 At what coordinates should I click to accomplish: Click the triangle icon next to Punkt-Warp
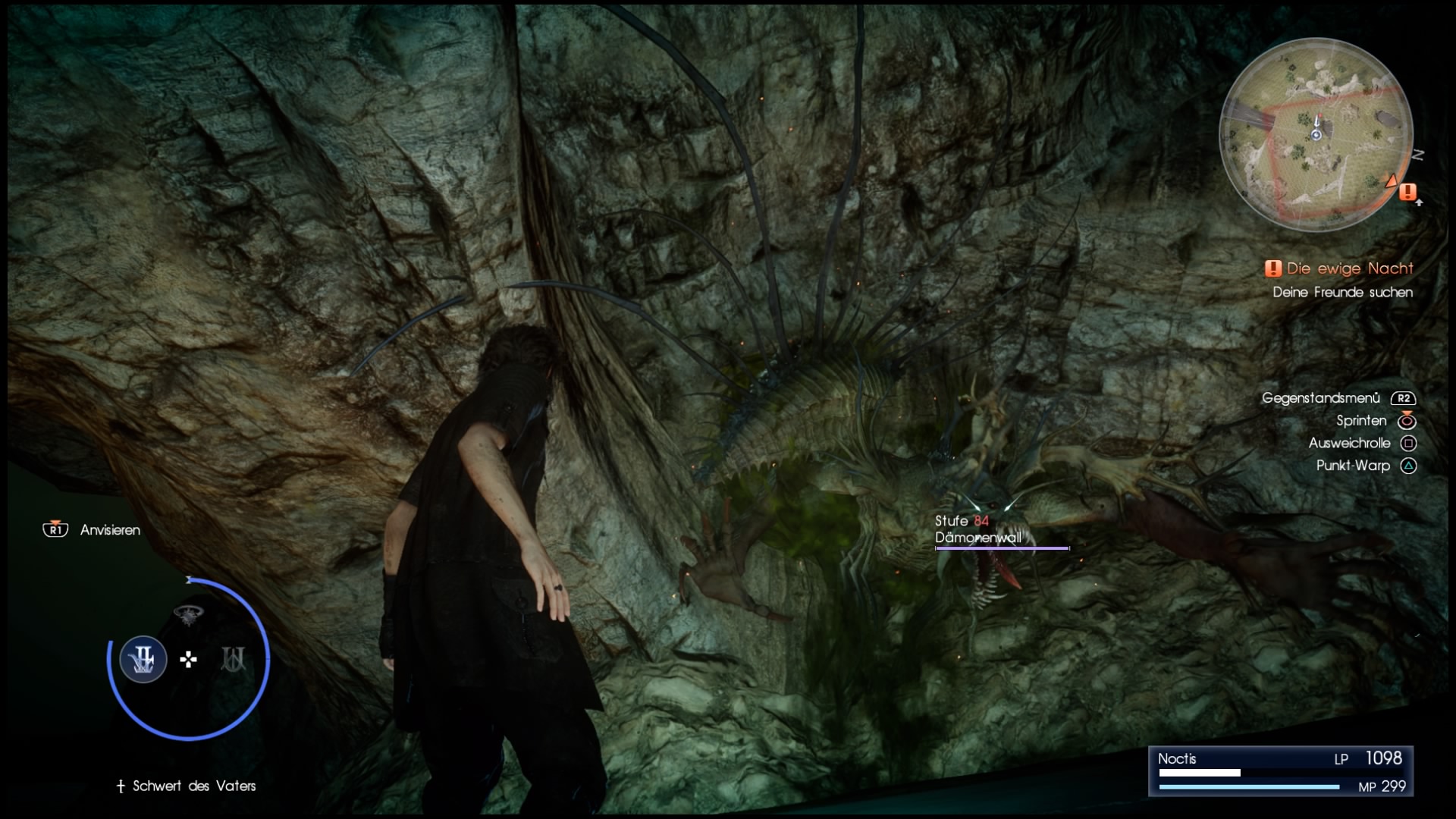click(1409, 467)
